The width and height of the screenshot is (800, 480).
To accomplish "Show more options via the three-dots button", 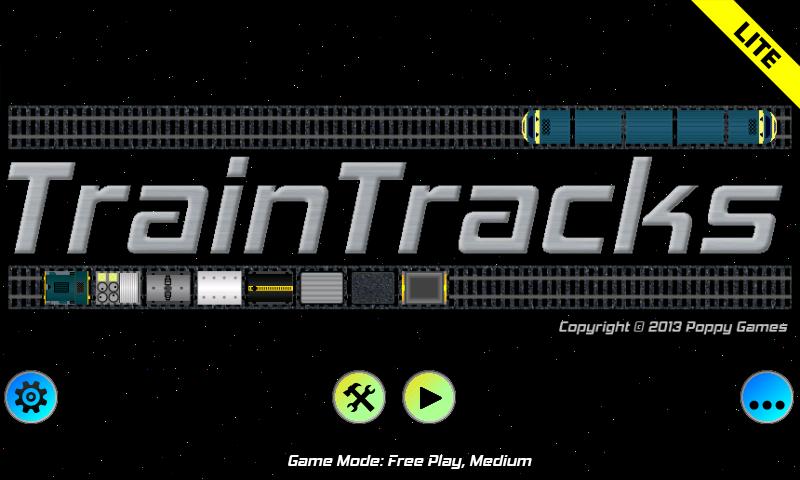I will (766, 397).
